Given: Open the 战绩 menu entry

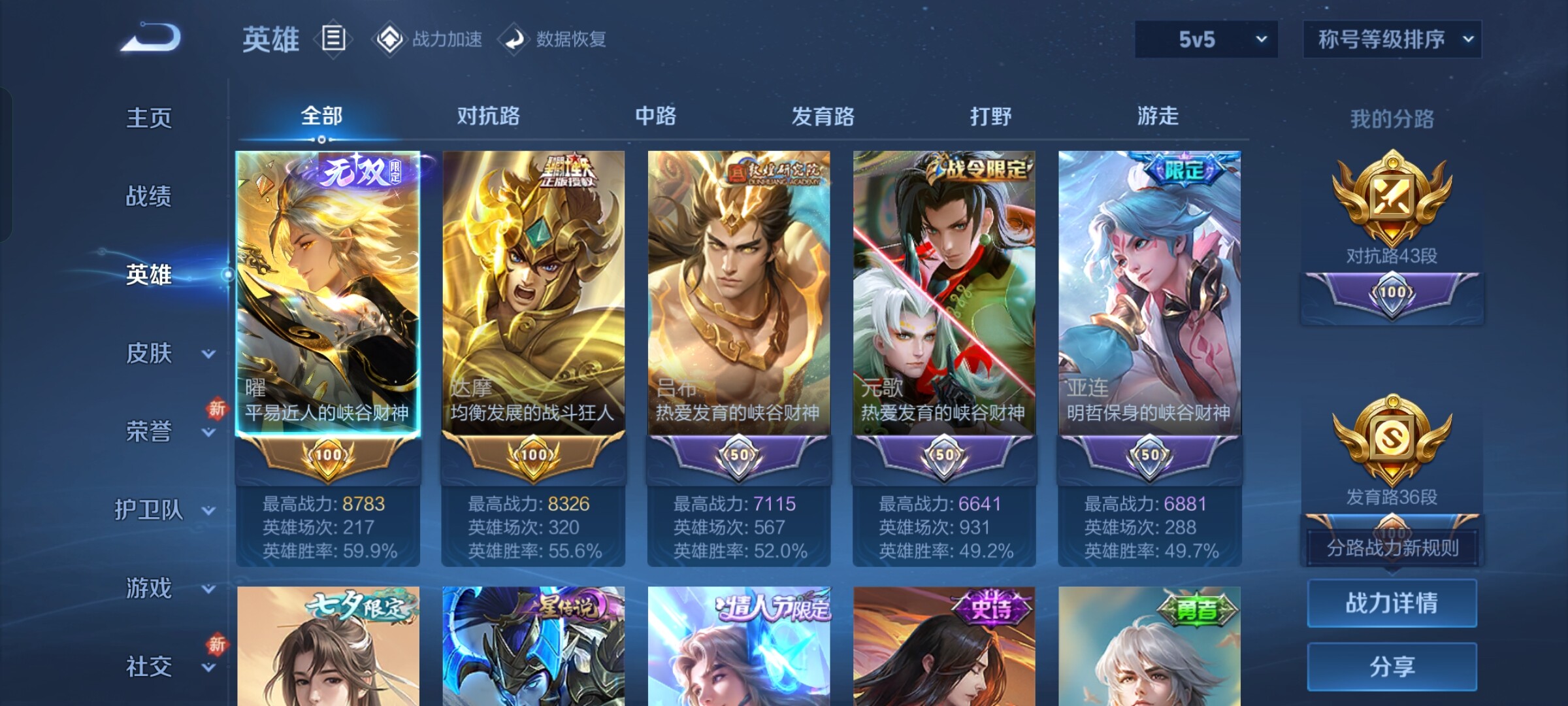Looking at the screenshot, I should (149, 196).
